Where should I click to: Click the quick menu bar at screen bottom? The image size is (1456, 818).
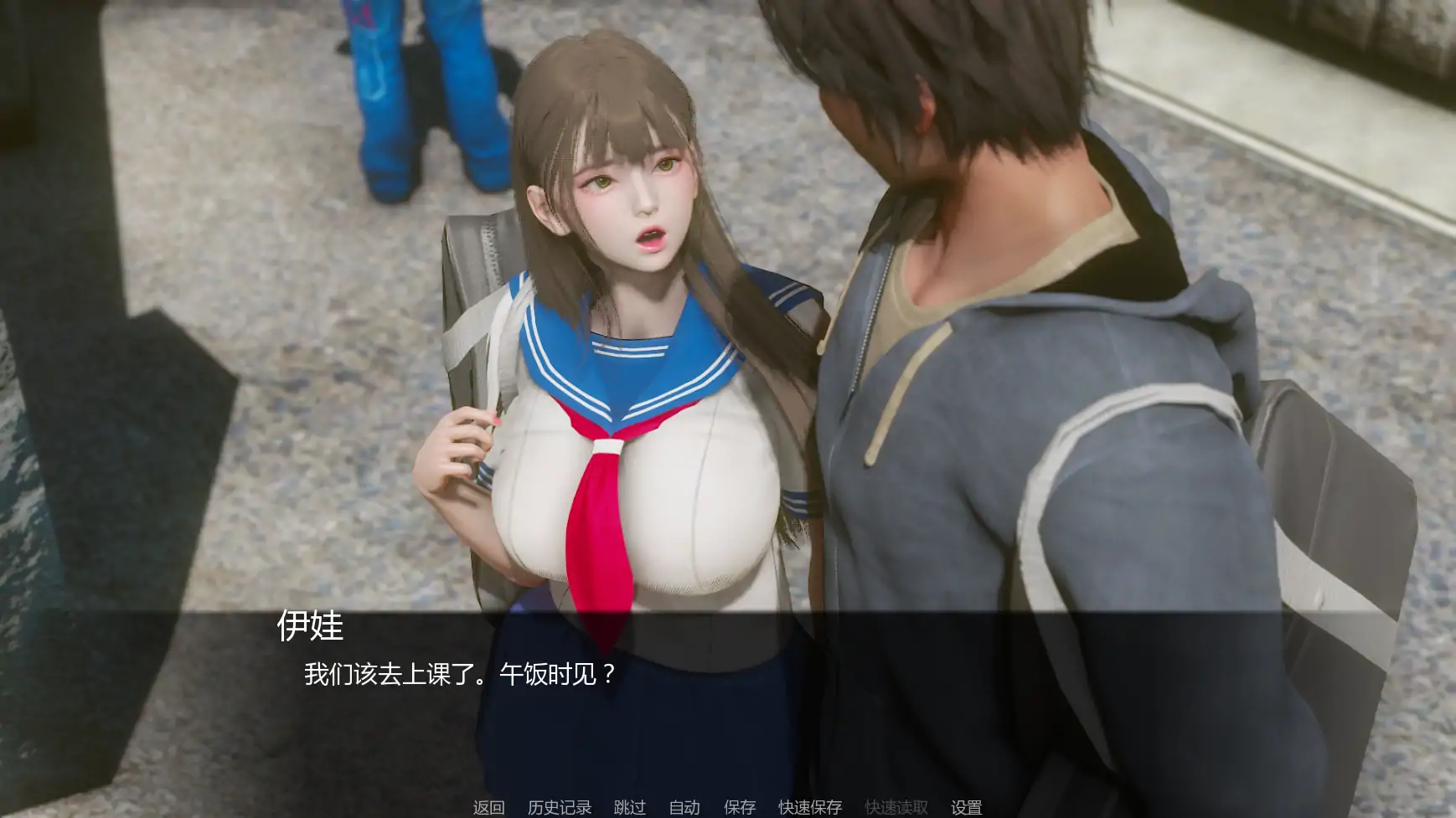pyautogui.click(x=728, y=806)
